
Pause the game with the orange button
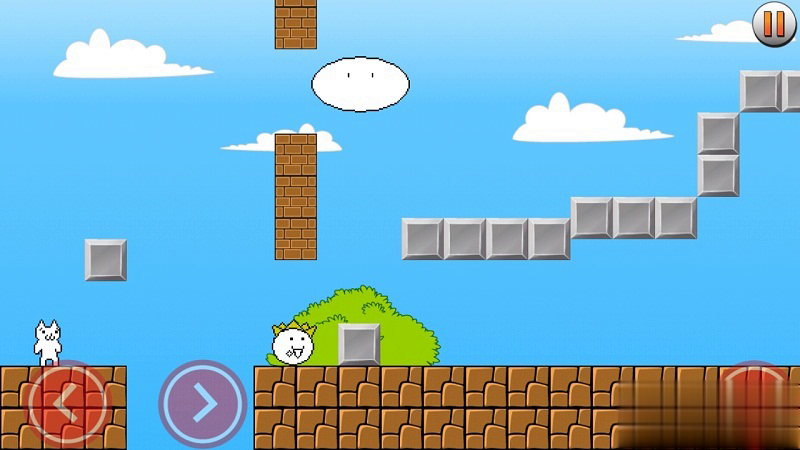pyautogui.click(x=774, y=24)
